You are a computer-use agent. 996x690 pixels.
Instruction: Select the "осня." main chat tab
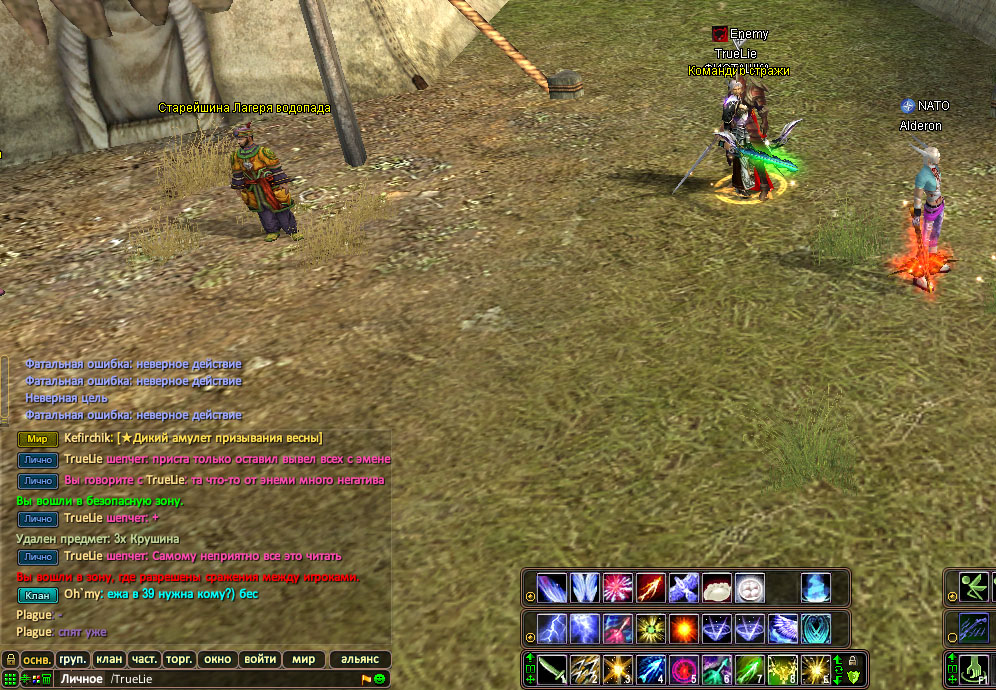(38, 660)
